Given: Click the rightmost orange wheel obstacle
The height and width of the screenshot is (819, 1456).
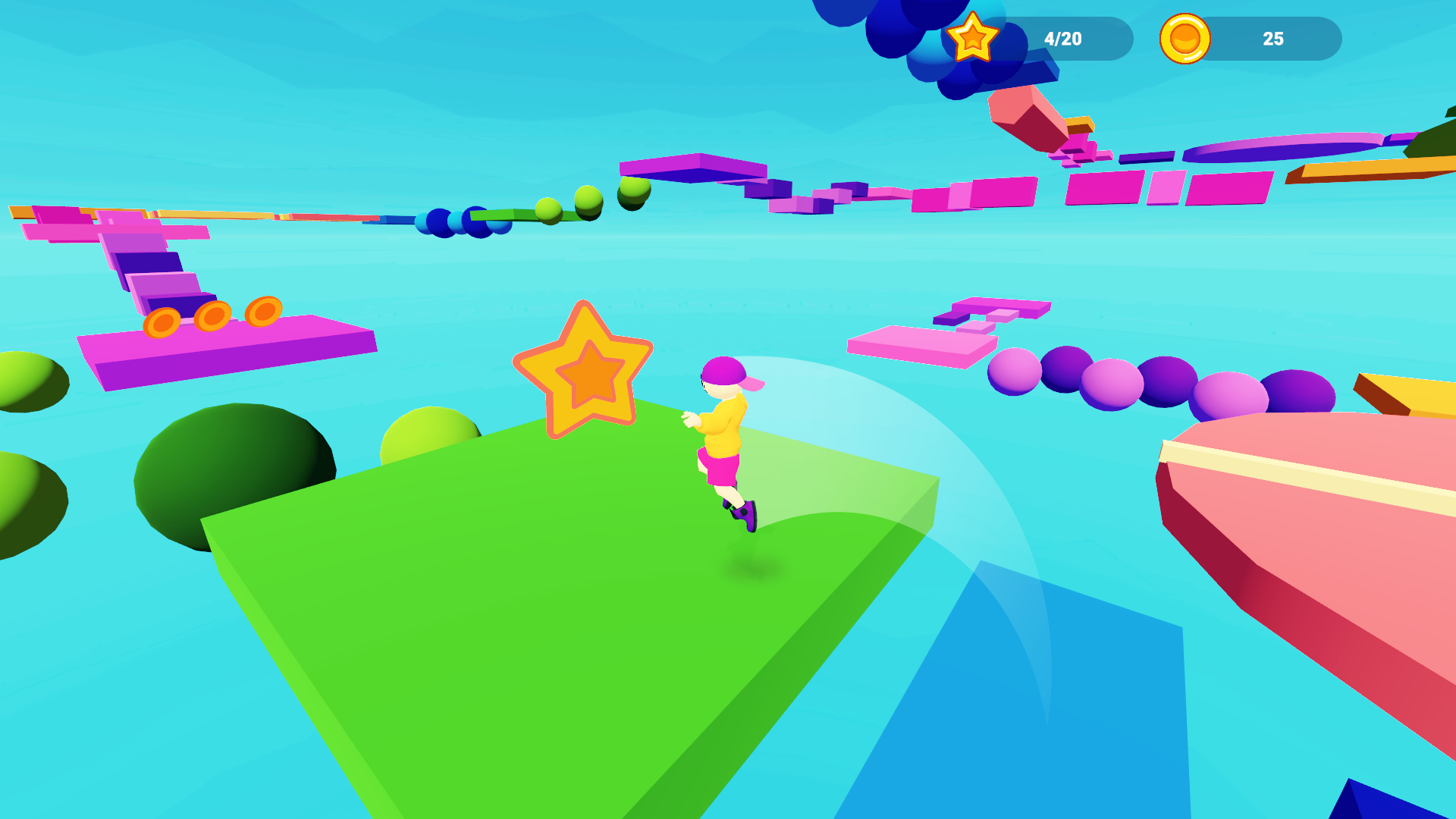Looking at the screenshot, I should 265,312.
